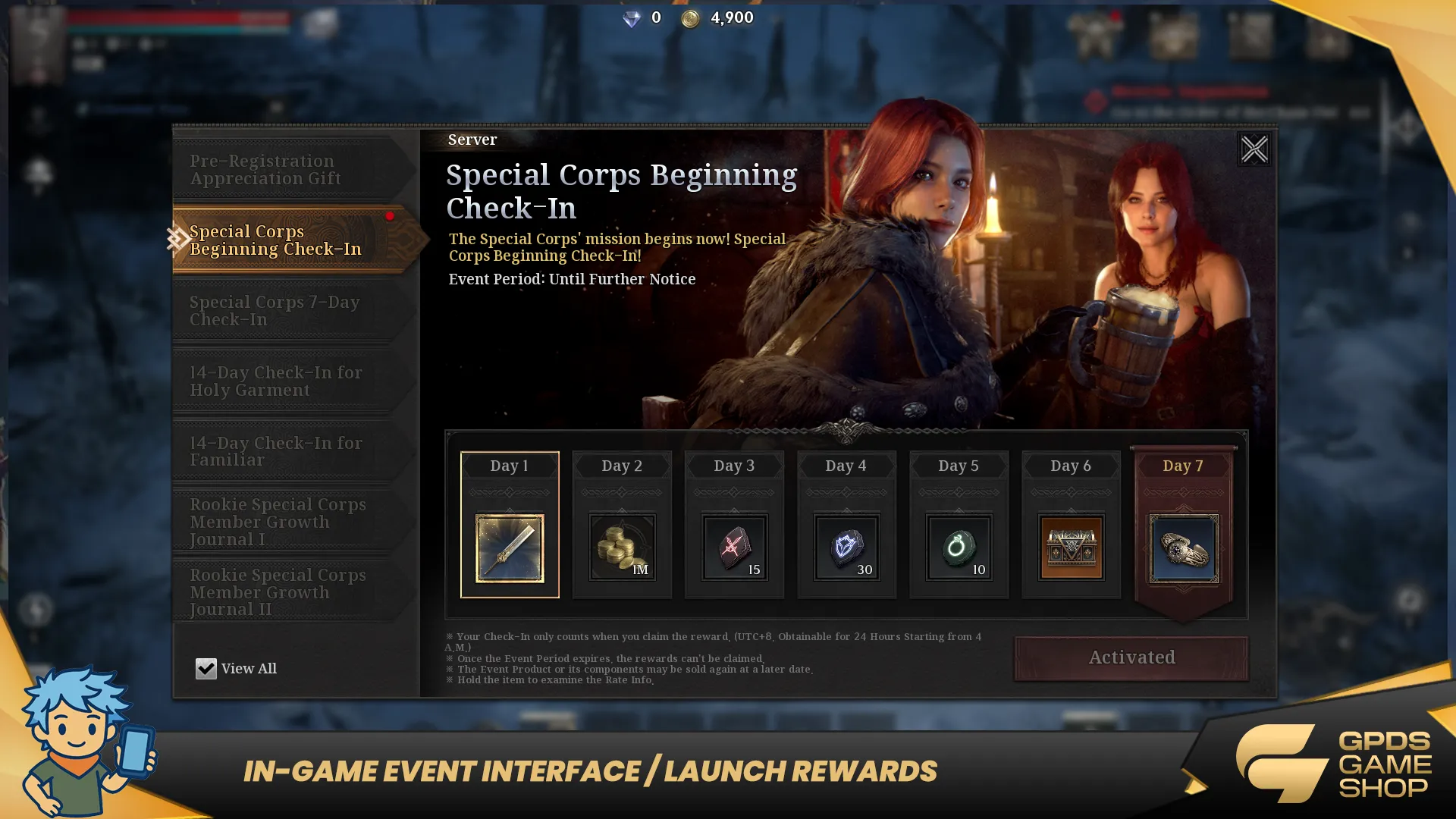This screenshot has width=1456, height=819.
Task: Close the event window
Action: pos(1254,149)
